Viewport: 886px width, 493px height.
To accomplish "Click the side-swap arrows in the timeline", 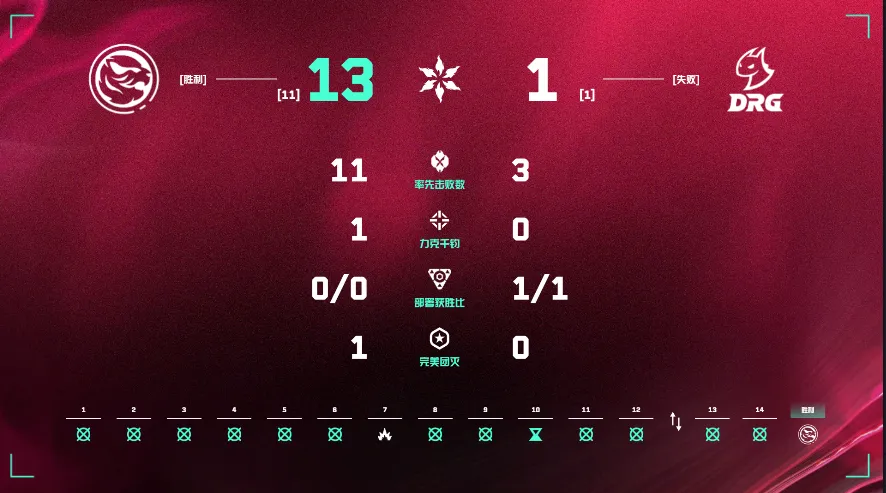I will tap(676, 422).
